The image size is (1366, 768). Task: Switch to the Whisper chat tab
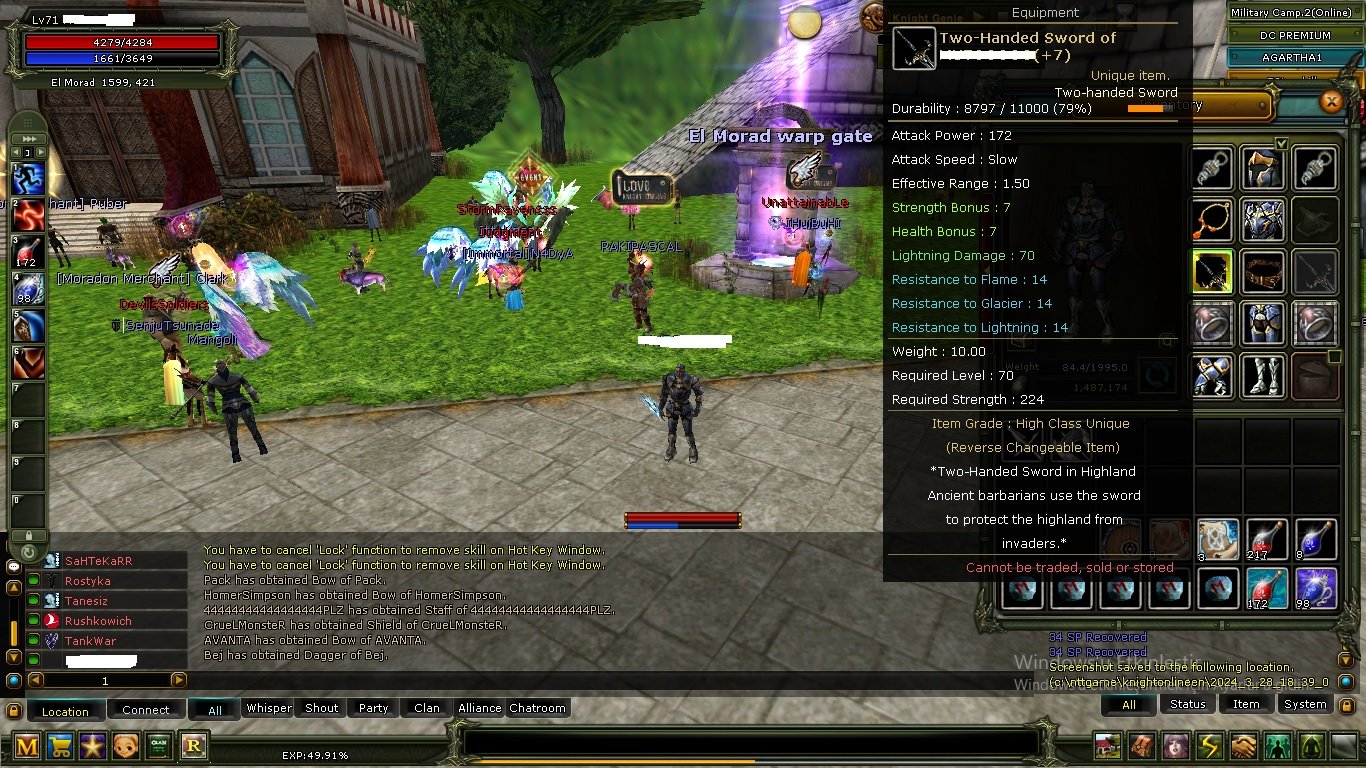pos(268,708)
